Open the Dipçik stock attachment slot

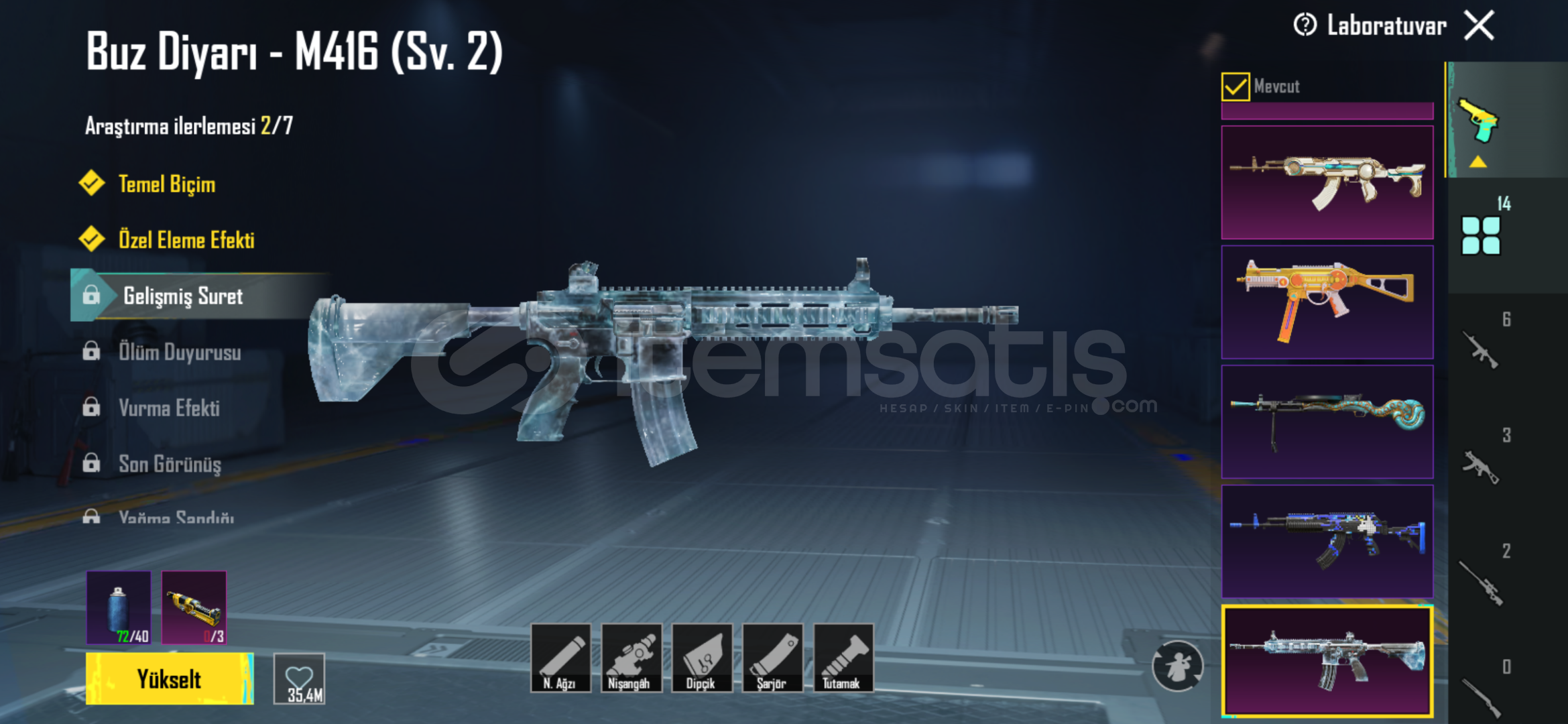point(703,659)
